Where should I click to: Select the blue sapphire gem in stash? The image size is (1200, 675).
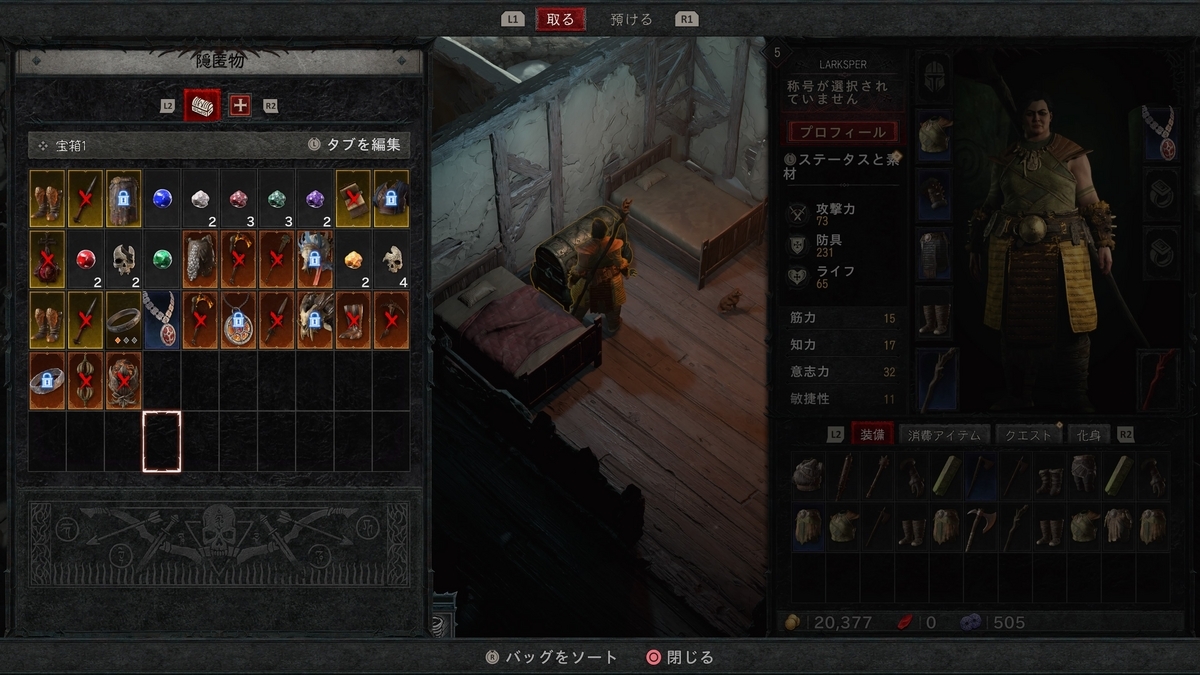[x=162, y=198]
